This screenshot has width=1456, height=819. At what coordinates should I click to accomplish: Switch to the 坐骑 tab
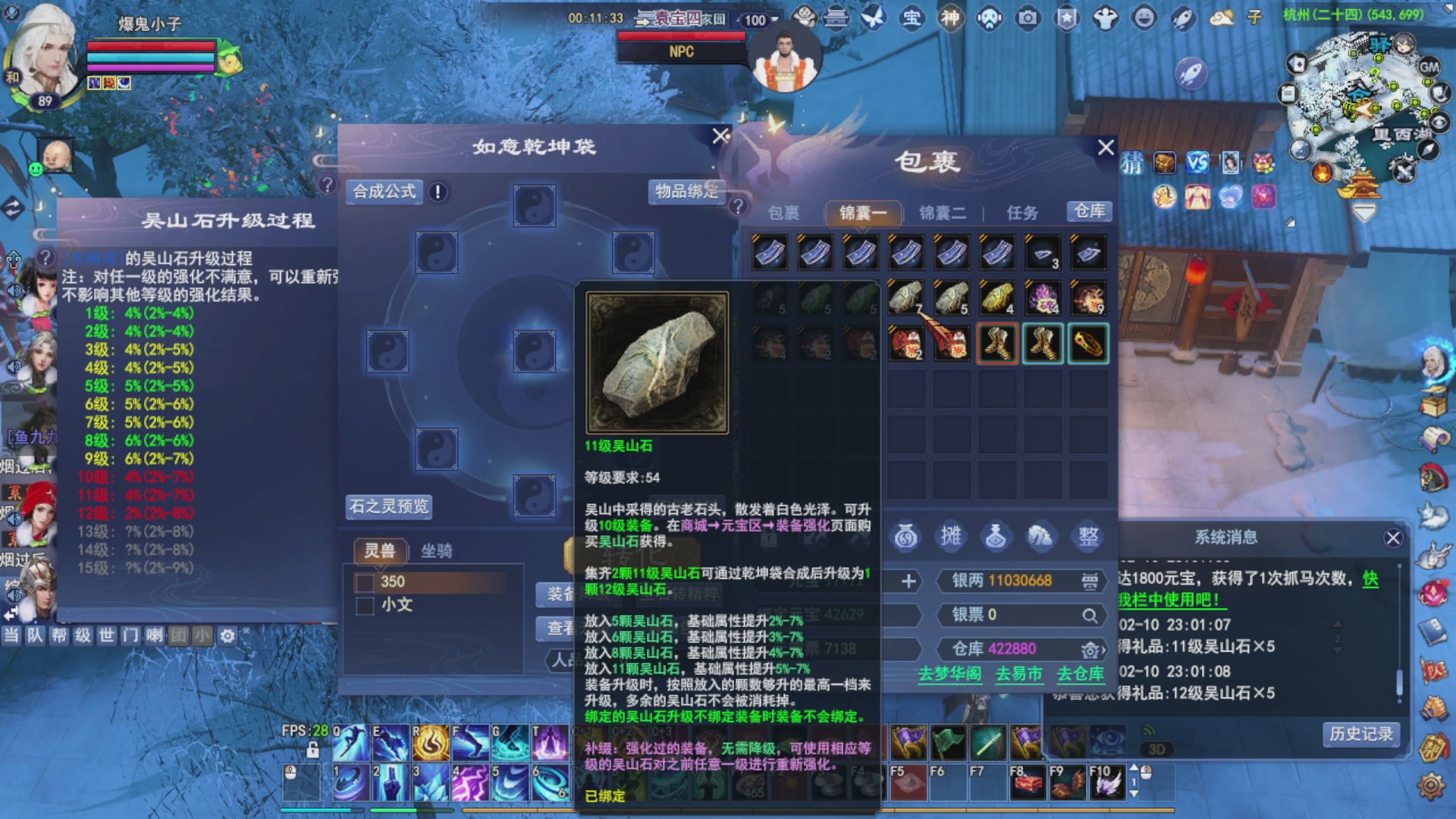click(x=435, y=551)
